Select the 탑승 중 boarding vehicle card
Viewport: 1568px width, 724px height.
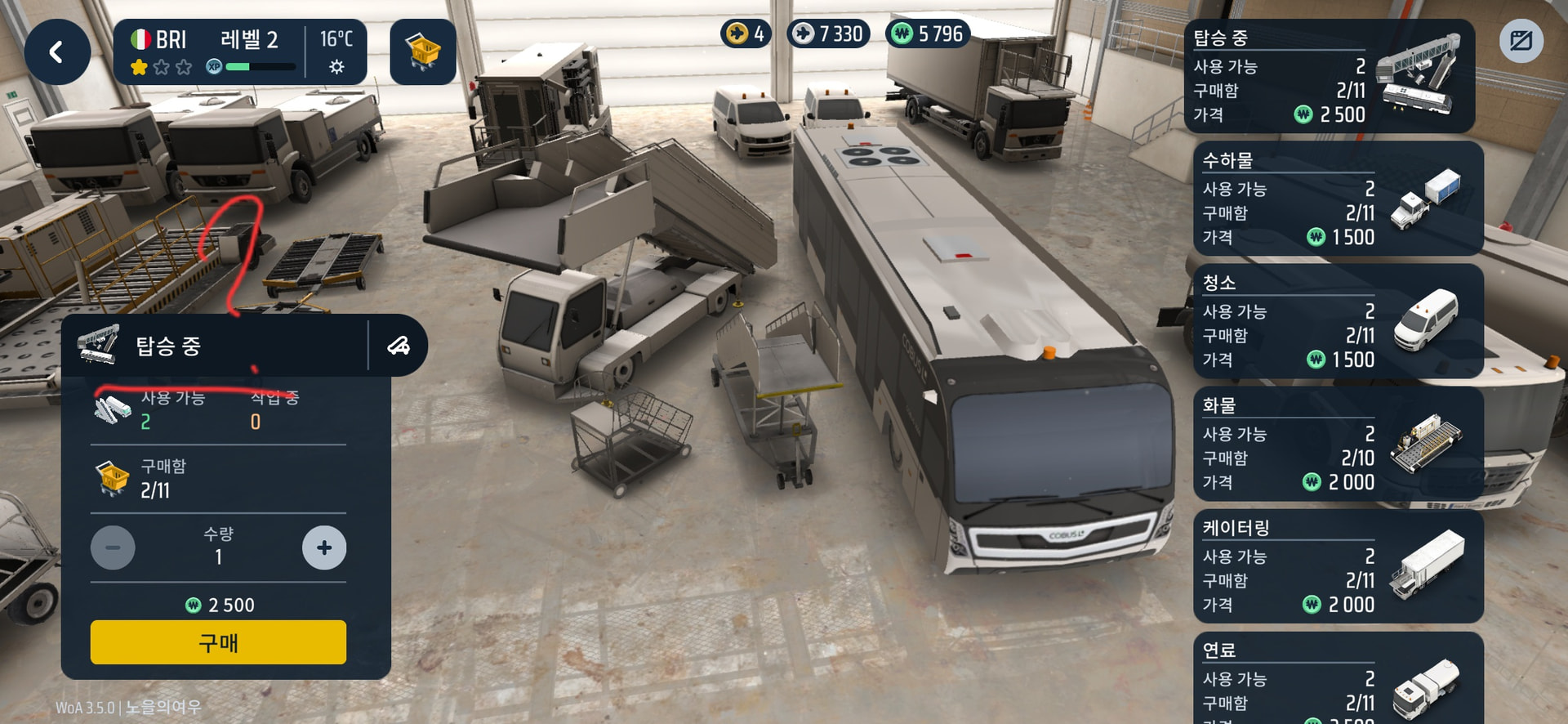pos(1329,77)
